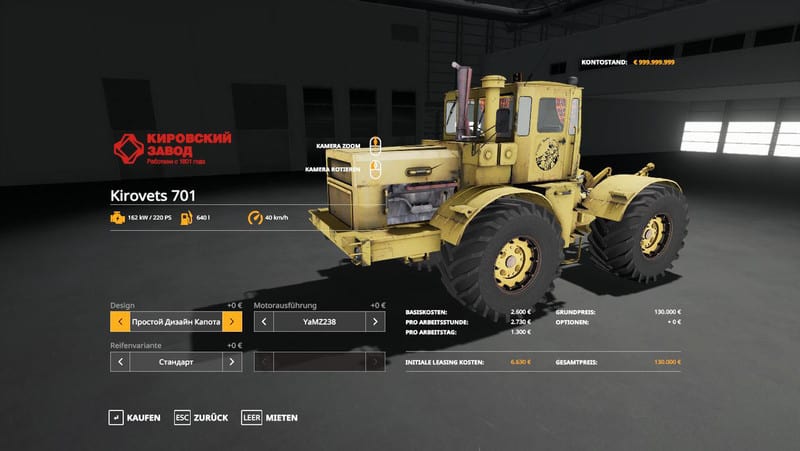Select previous Design option with left arrow

pos(120,322)
